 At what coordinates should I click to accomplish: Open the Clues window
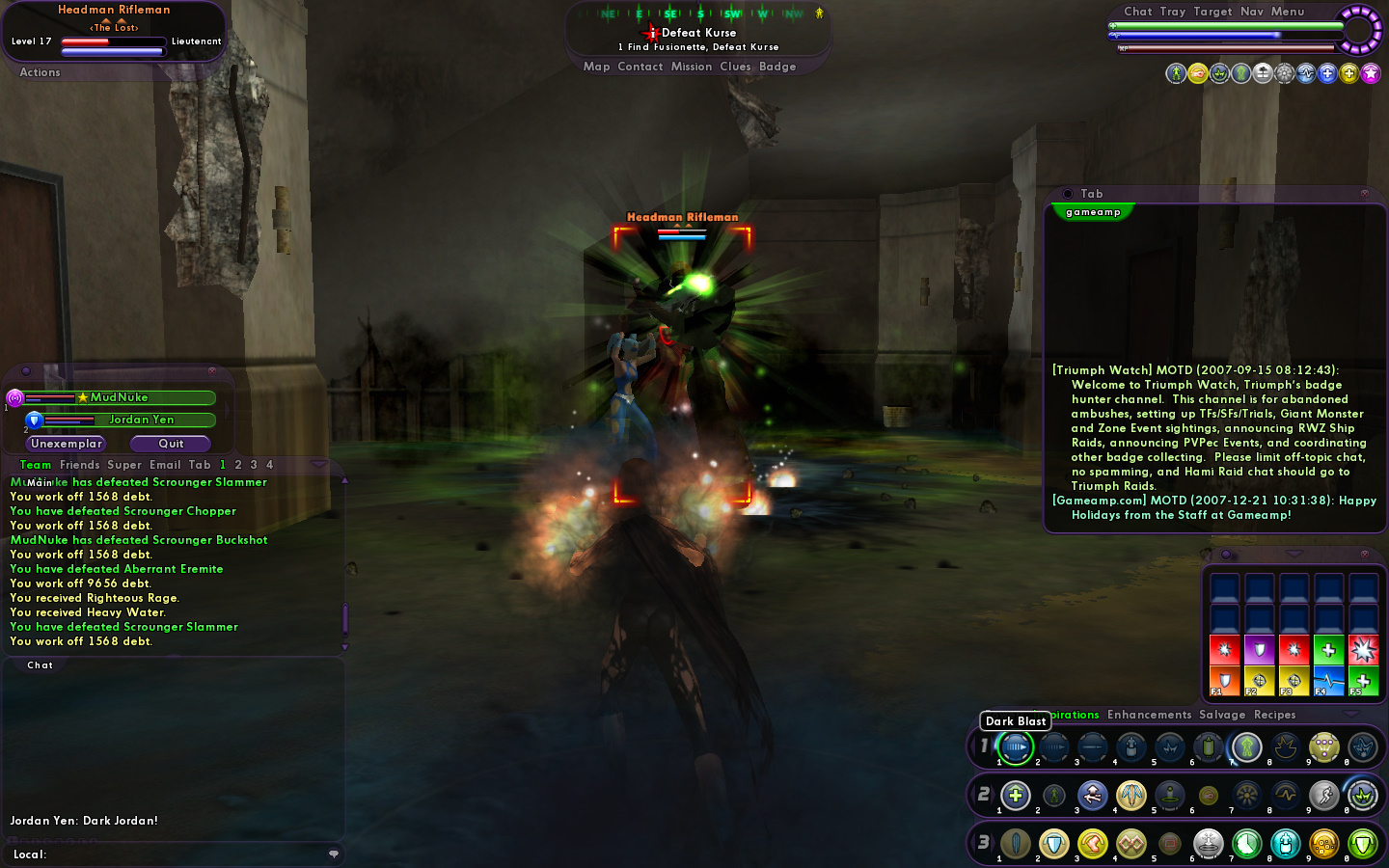pyautogui.click(x=735, y=67)
